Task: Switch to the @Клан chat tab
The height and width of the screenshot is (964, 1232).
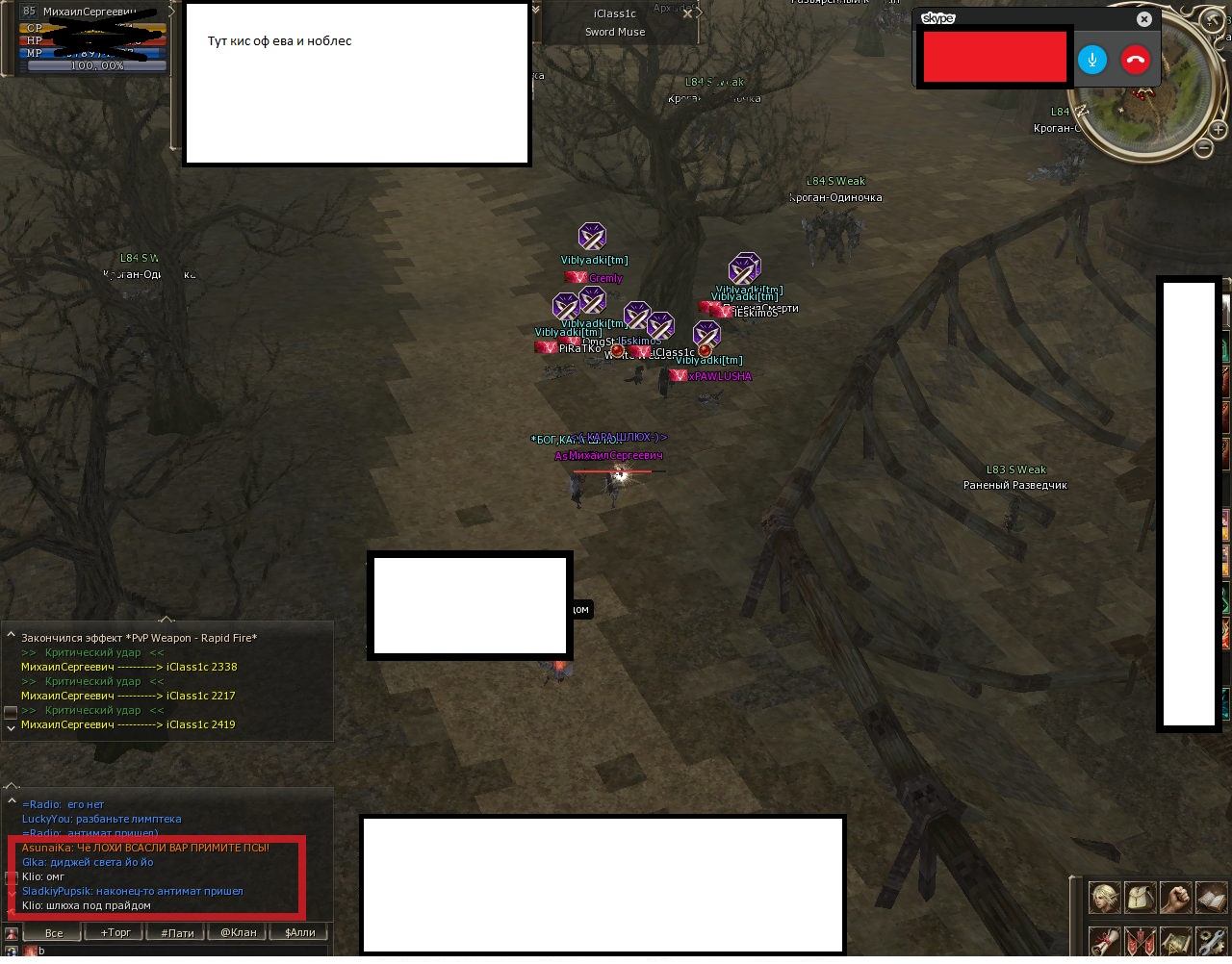Action: 238,932
